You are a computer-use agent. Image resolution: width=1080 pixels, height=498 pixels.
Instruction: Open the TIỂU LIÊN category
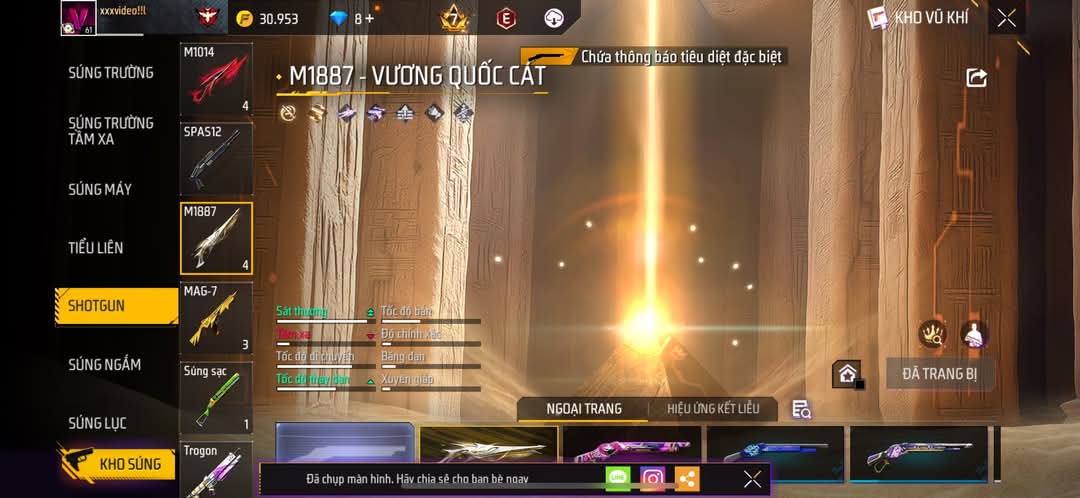coord(96,247)
